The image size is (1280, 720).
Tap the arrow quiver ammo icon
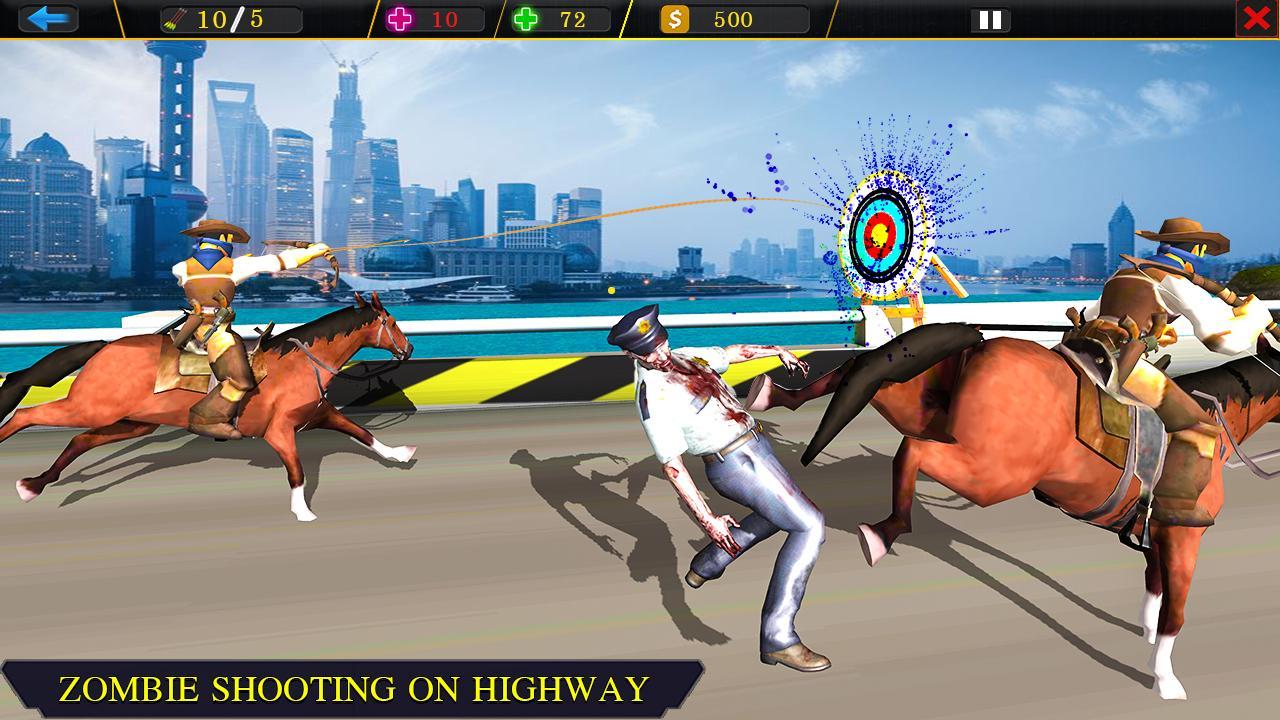point(174,16)
